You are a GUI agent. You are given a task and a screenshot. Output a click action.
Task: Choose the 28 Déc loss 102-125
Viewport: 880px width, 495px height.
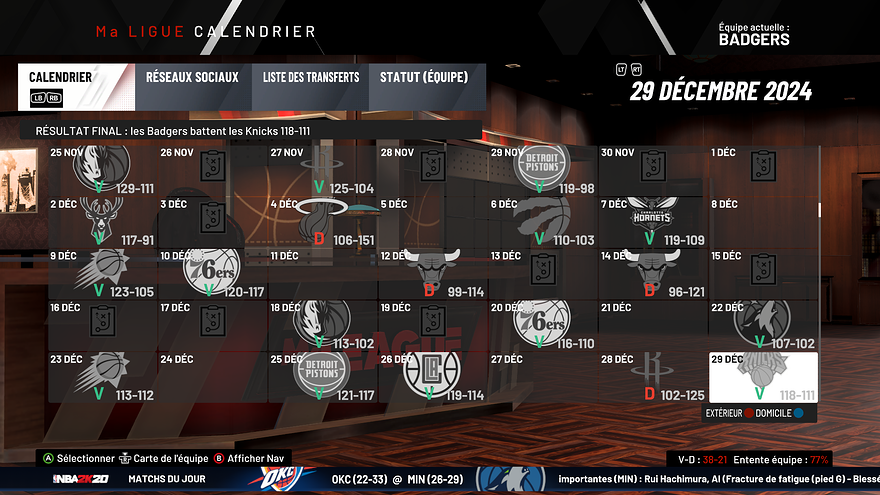653,377
